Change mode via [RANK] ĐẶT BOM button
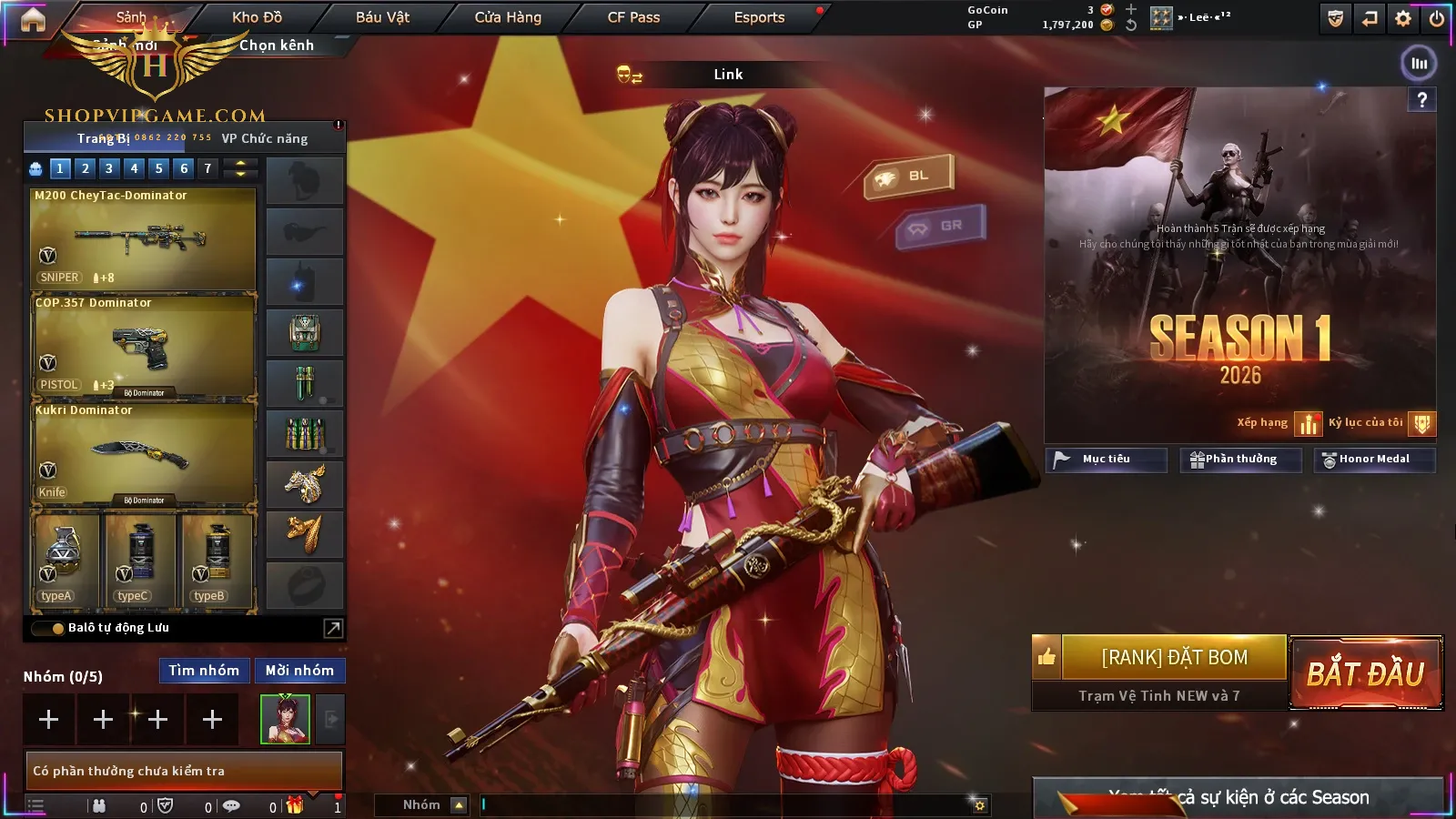The height and width of the screenshot is (819, 1456). click(1174, 657)
